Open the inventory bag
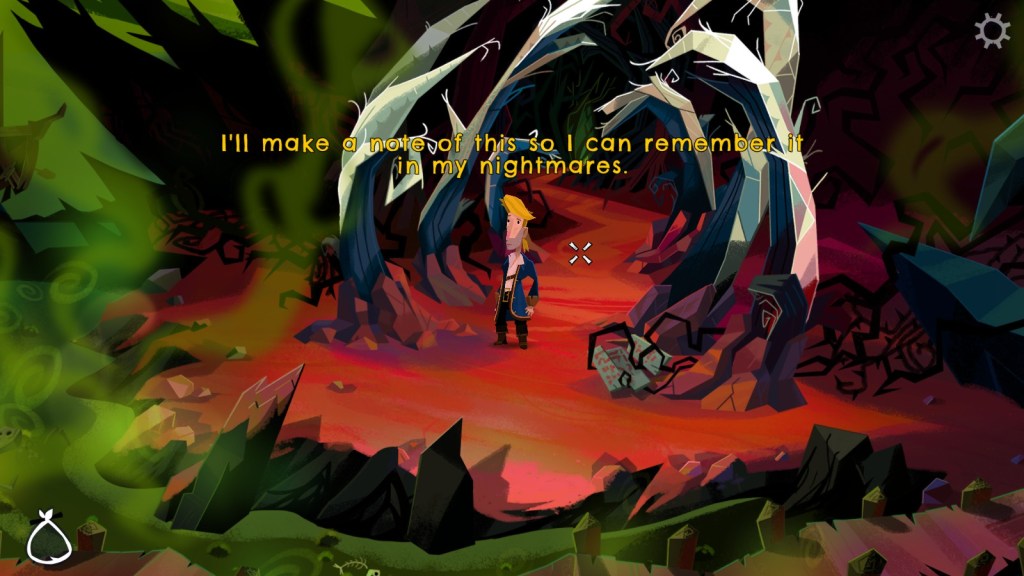The image size is (1024, 576). [x=46, y=537]
